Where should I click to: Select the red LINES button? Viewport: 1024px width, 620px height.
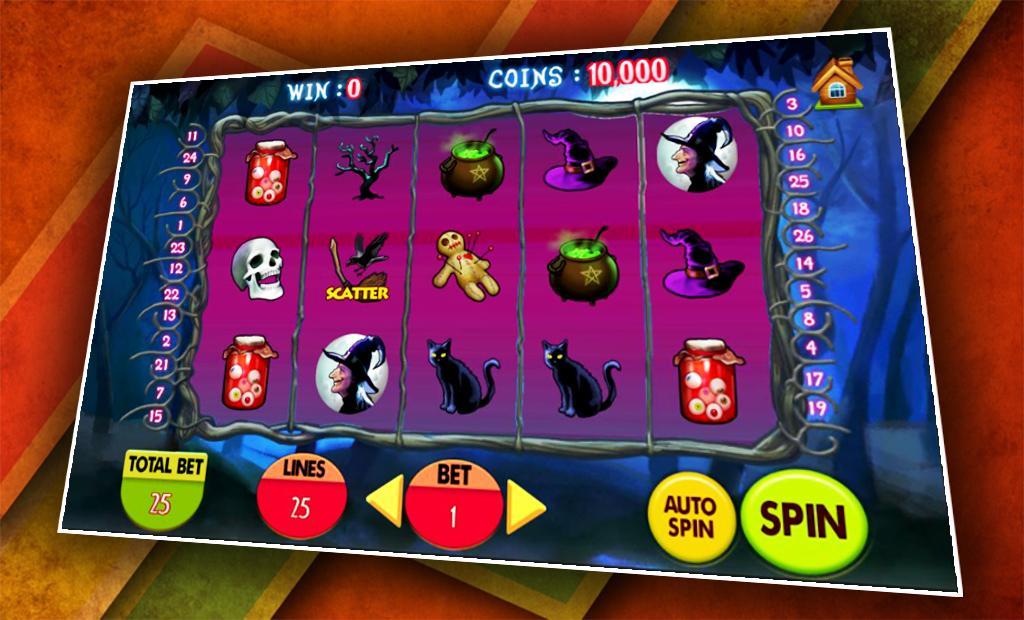coord(302,496)
